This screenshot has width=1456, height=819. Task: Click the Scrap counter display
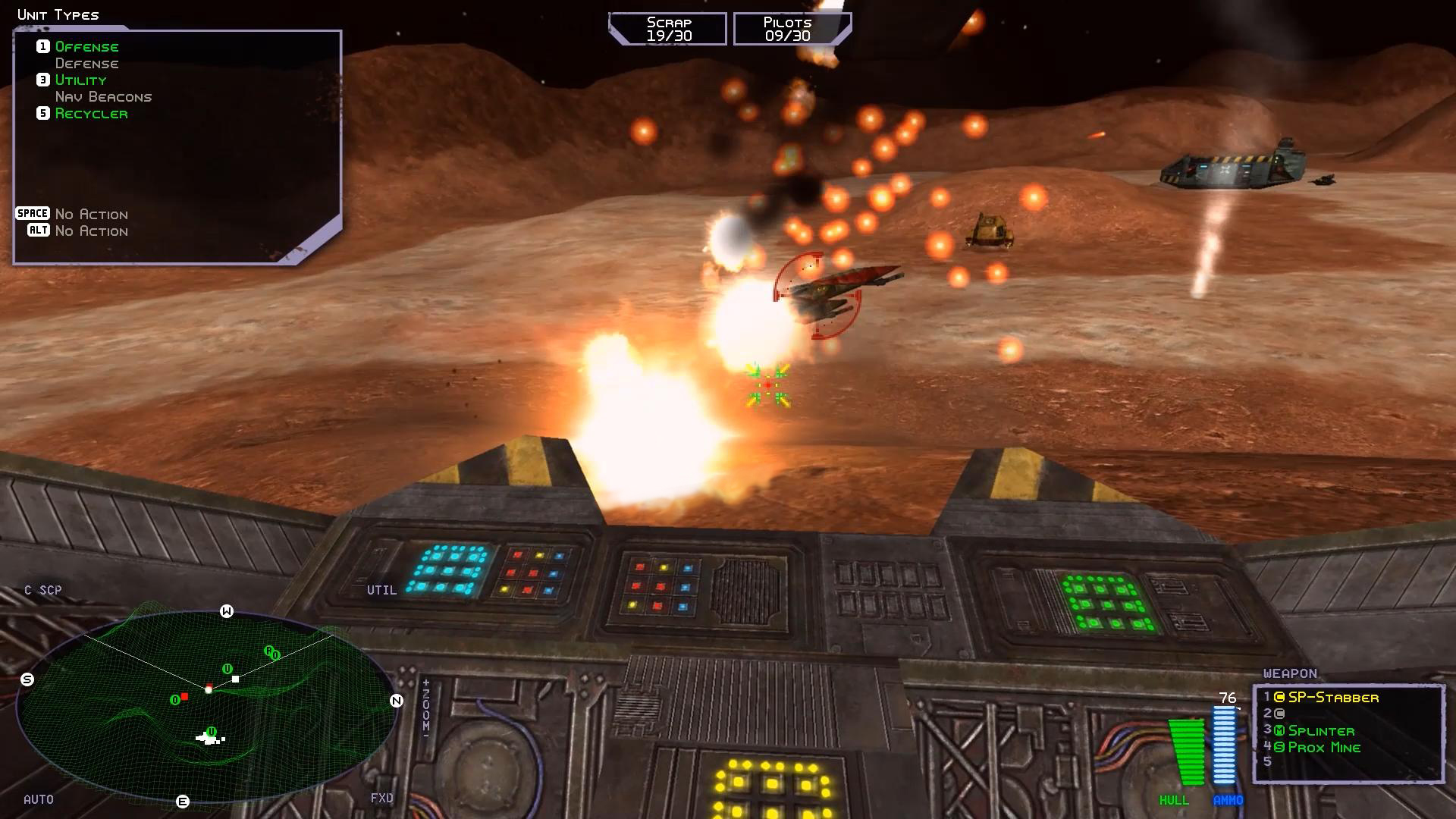667,28
